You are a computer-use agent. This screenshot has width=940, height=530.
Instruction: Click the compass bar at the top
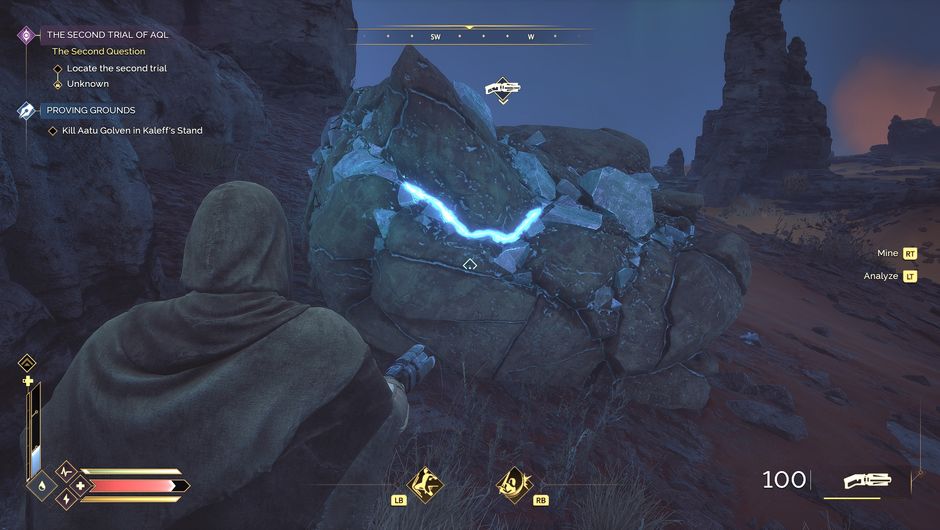click(470, 36)
